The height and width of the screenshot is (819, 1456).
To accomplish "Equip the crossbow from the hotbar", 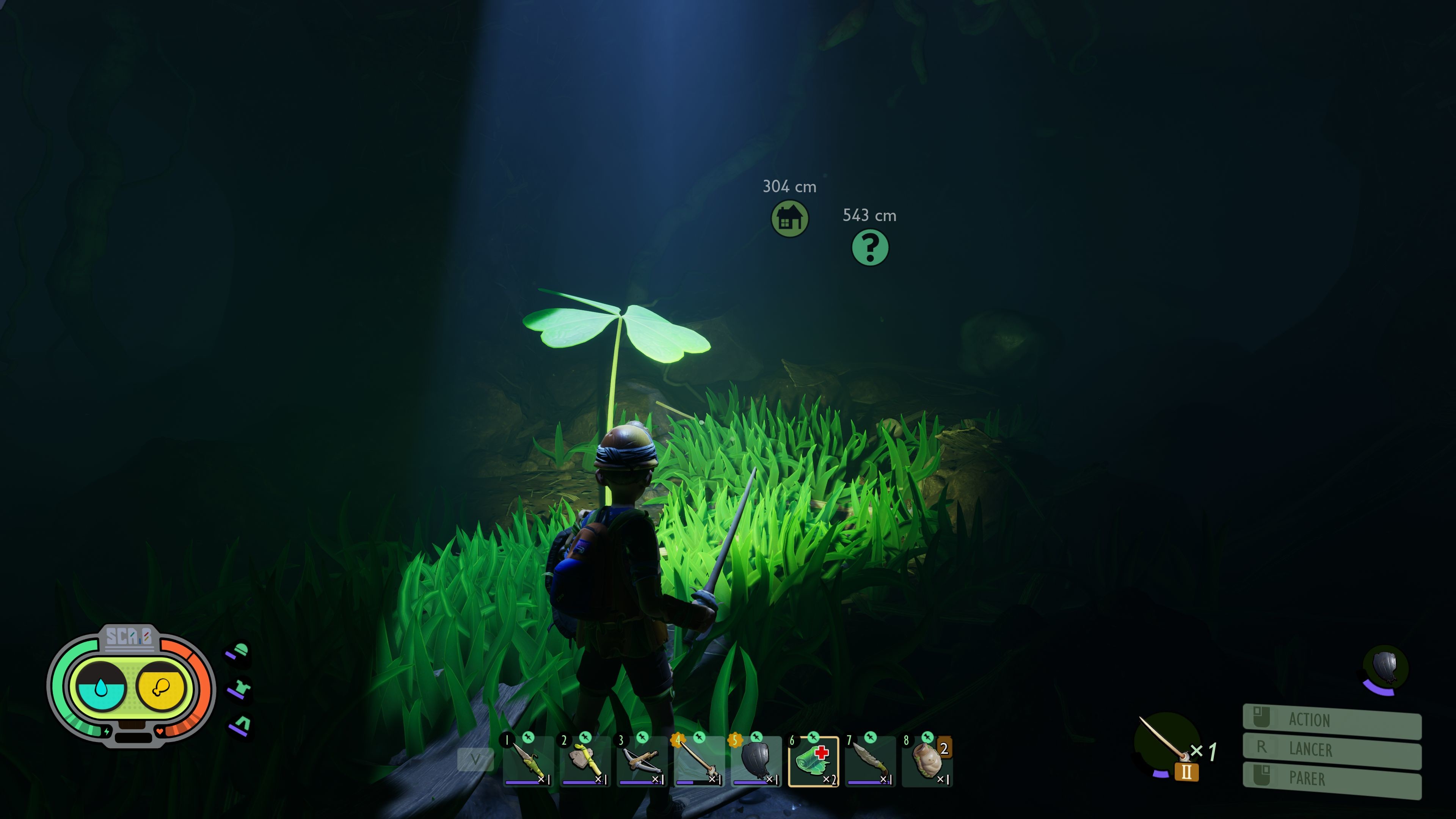I will tap(642, 761).
